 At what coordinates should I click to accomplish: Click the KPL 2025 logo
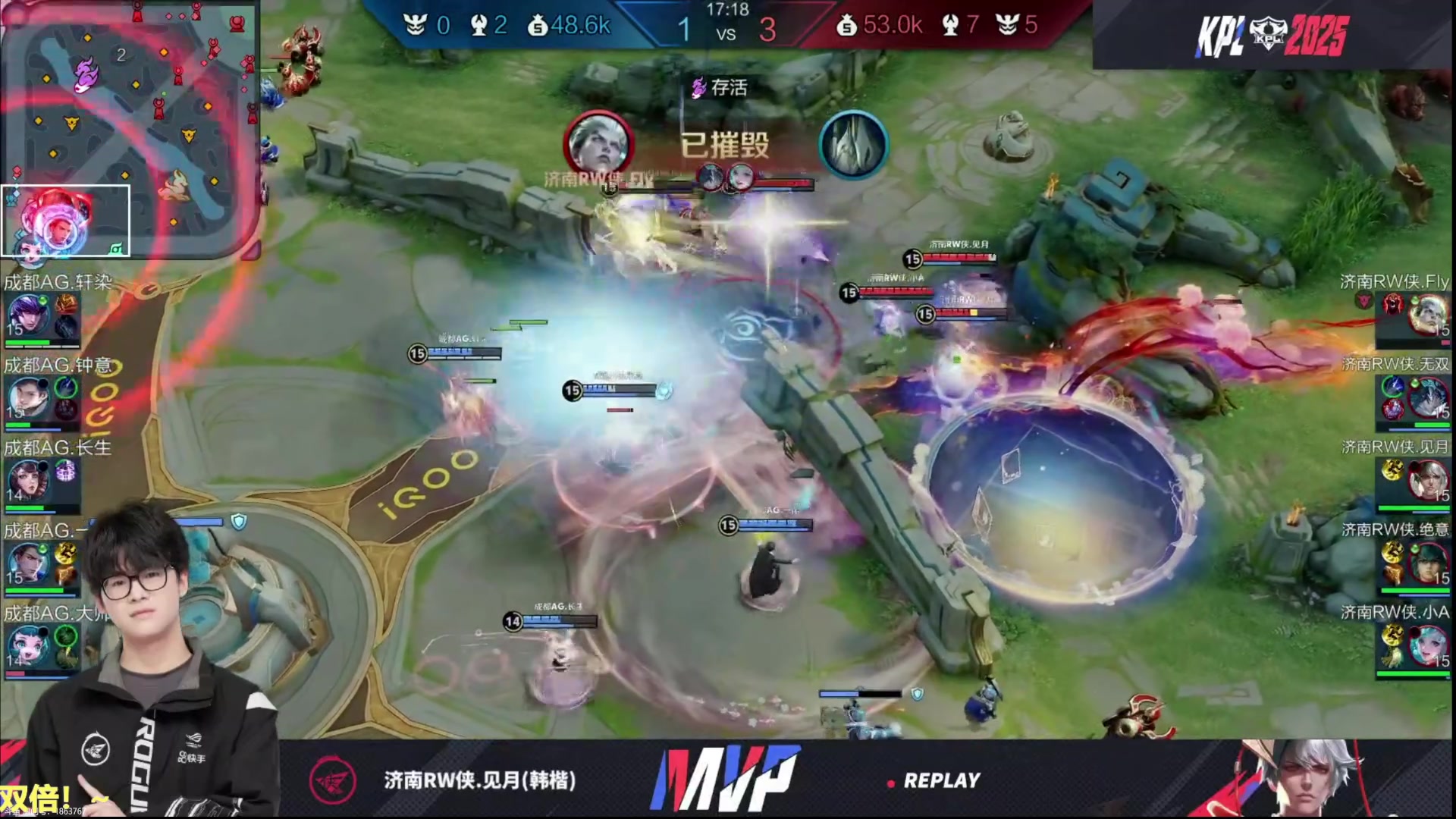pos(1272,35)
